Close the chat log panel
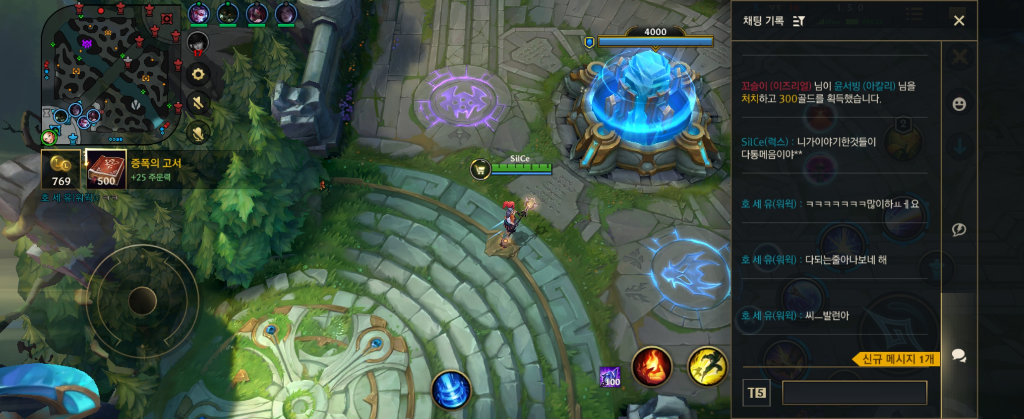Viewport: 1024px width, 419px height. 959,21
